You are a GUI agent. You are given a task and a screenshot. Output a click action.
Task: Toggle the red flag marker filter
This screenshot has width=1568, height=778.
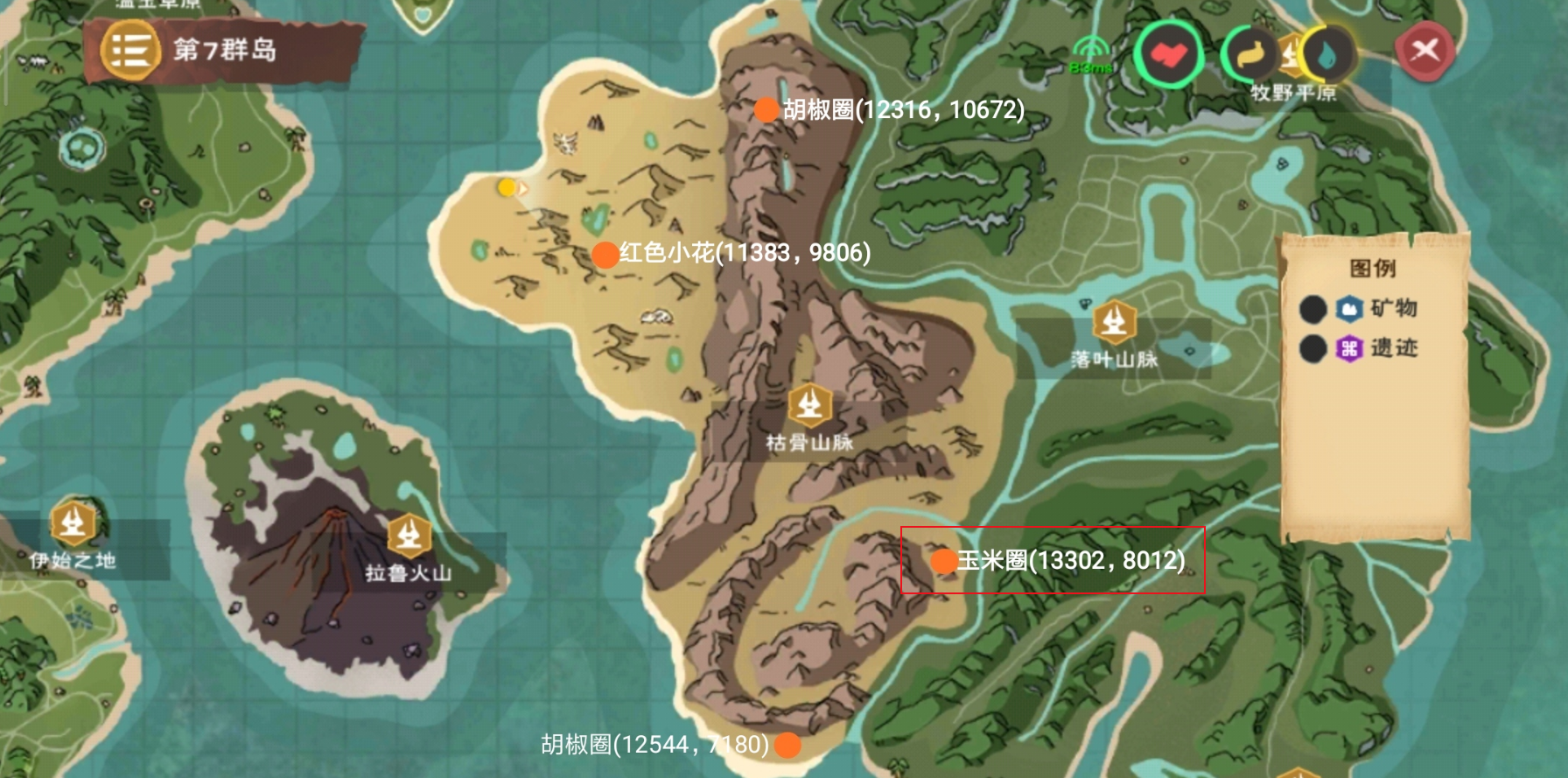(1170, 53)
